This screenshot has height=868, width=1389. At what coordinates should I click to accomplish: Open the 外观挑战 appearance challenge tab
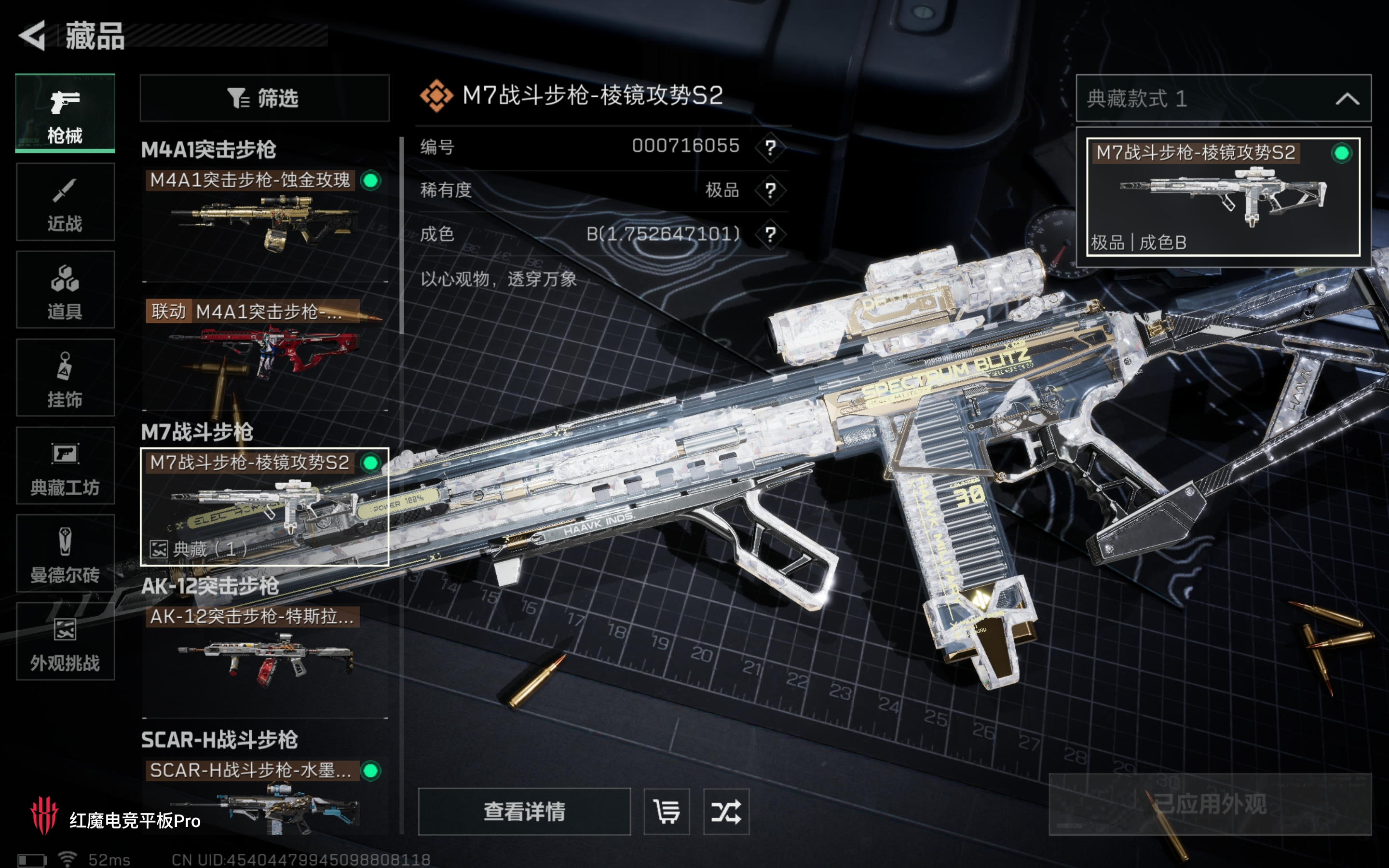(65, 641)
